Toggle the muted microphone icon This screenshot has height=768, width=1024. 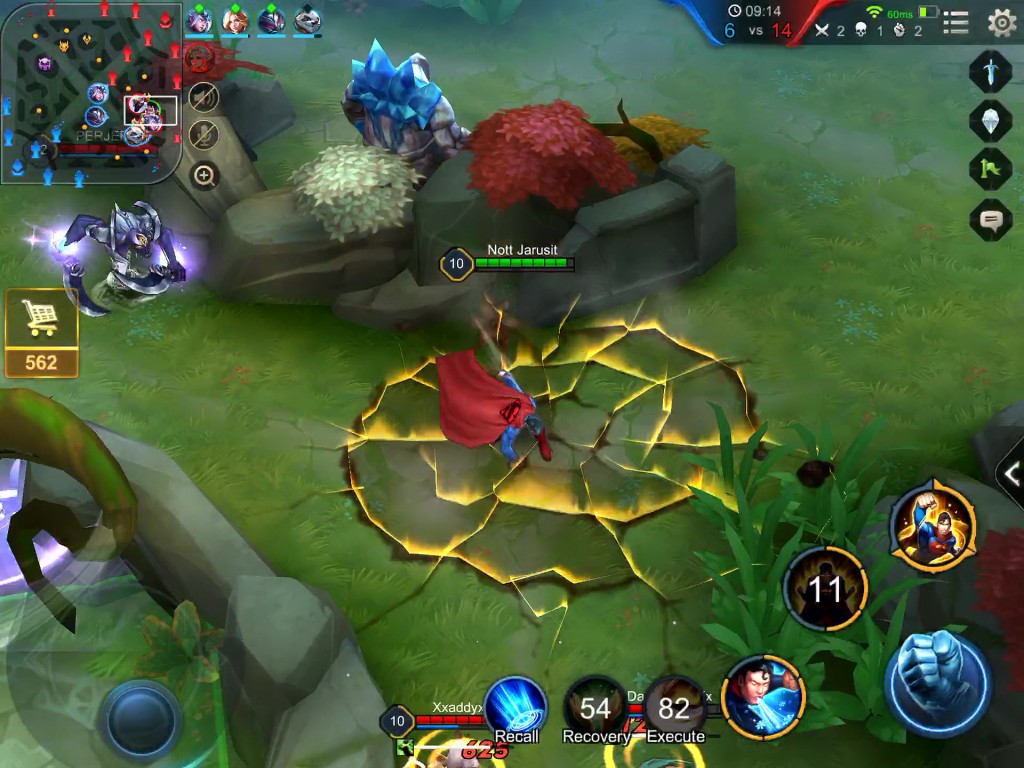tap(204, 133)
